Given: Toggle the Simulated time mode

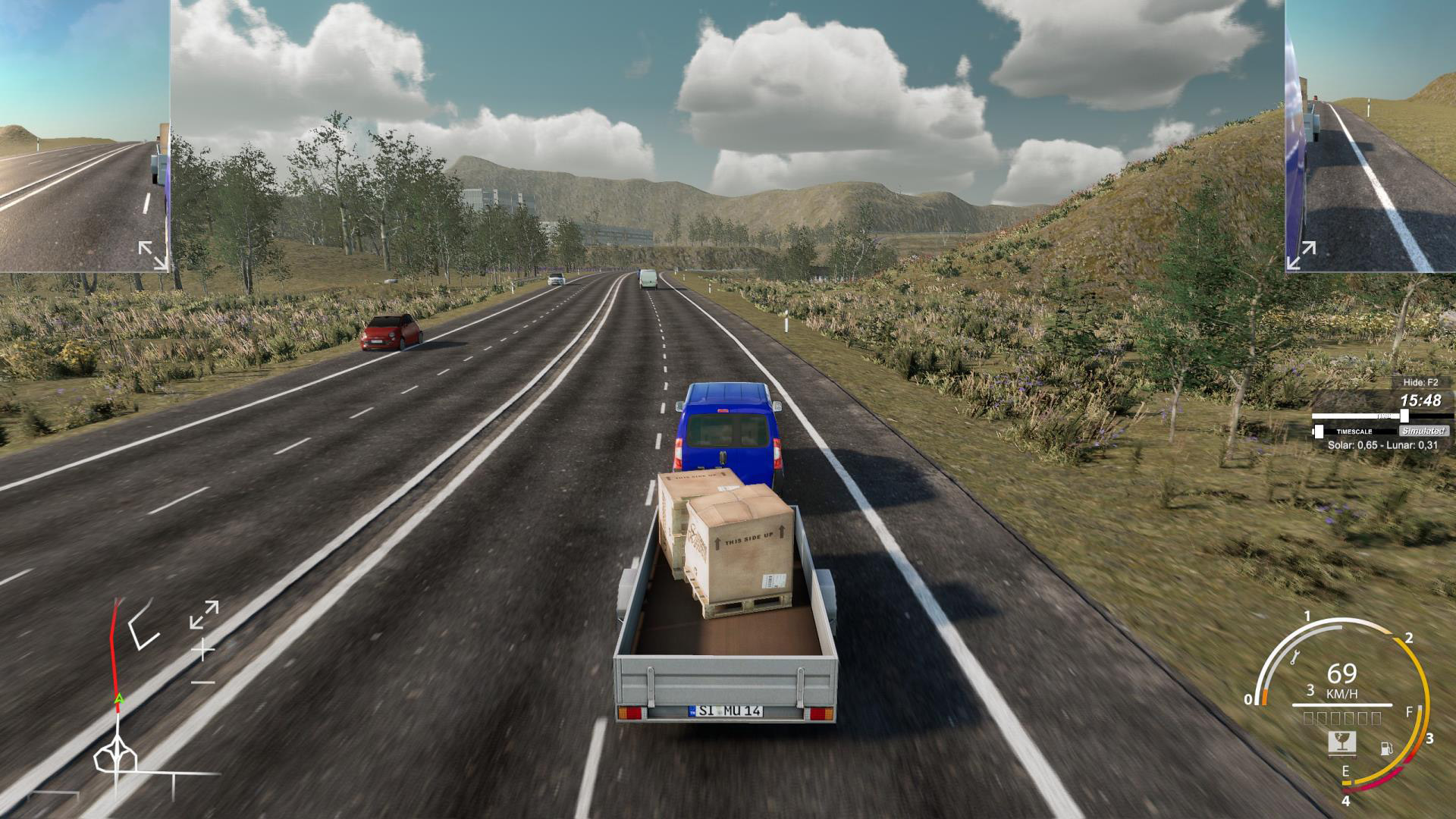Looking at the screenshot, I should (1423, 431).
